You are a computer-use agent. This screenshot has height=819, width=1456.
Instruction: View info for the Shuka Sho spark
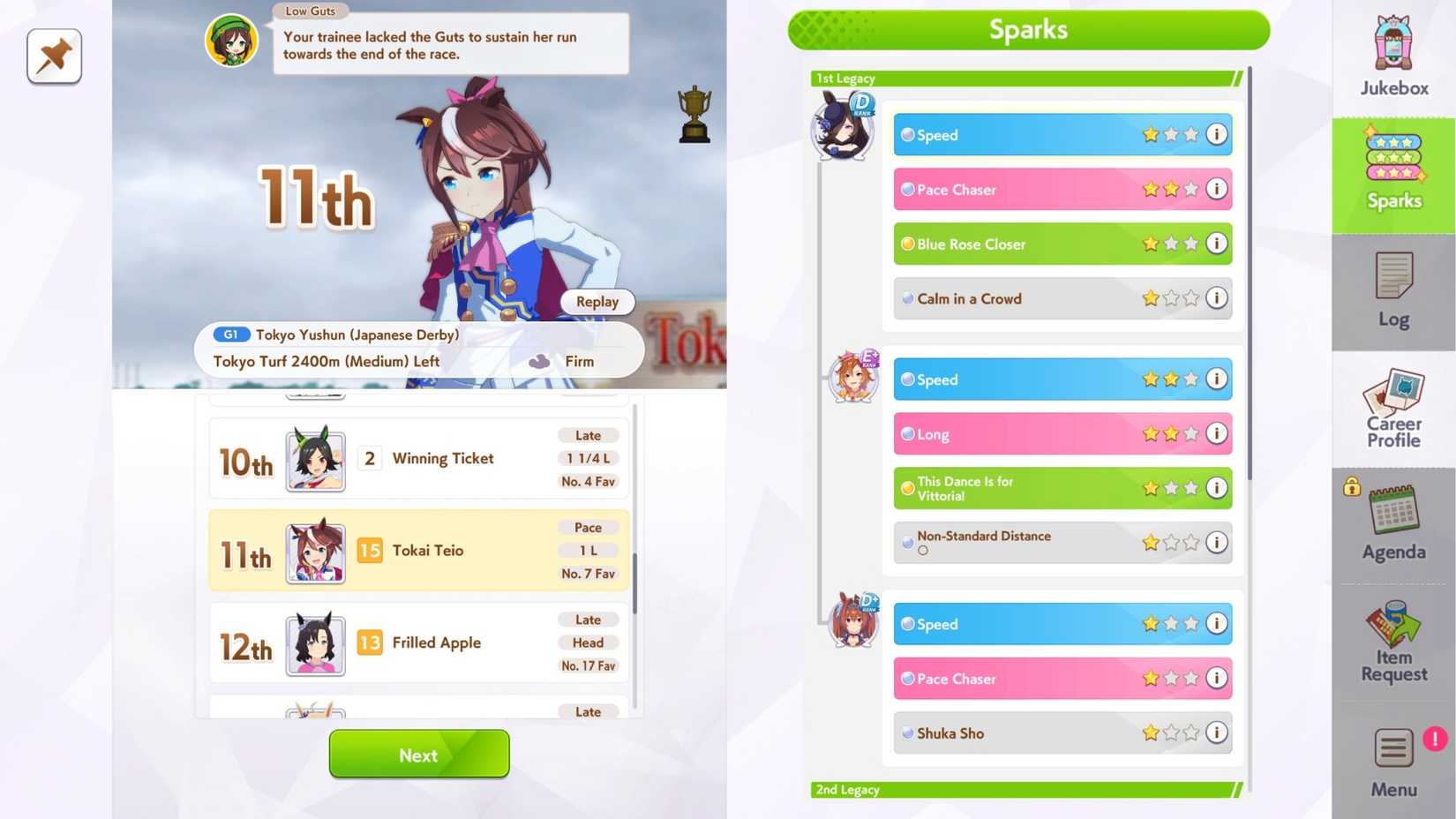(x=1217, y=733)
